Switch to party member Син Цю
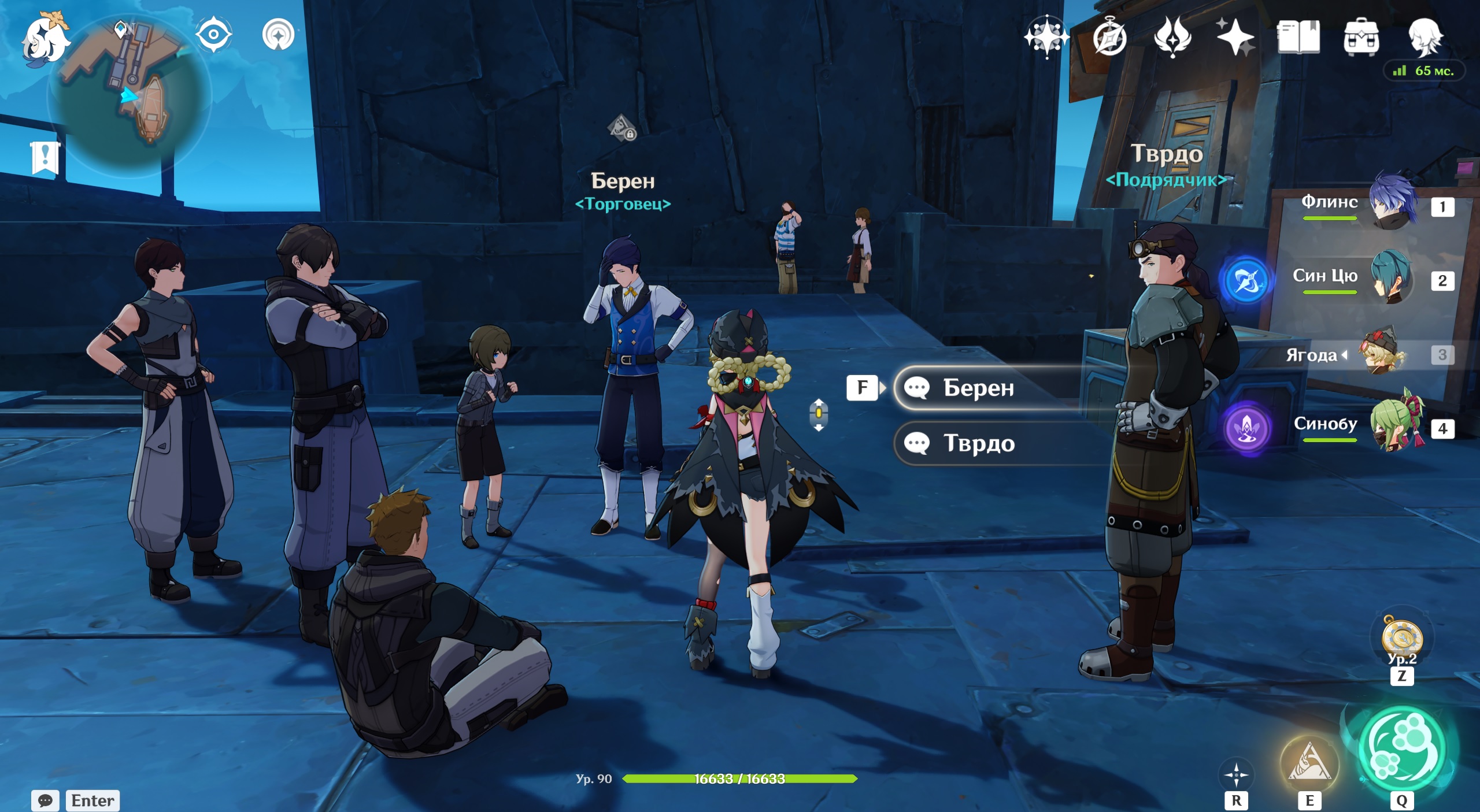 click(1391, 277)
